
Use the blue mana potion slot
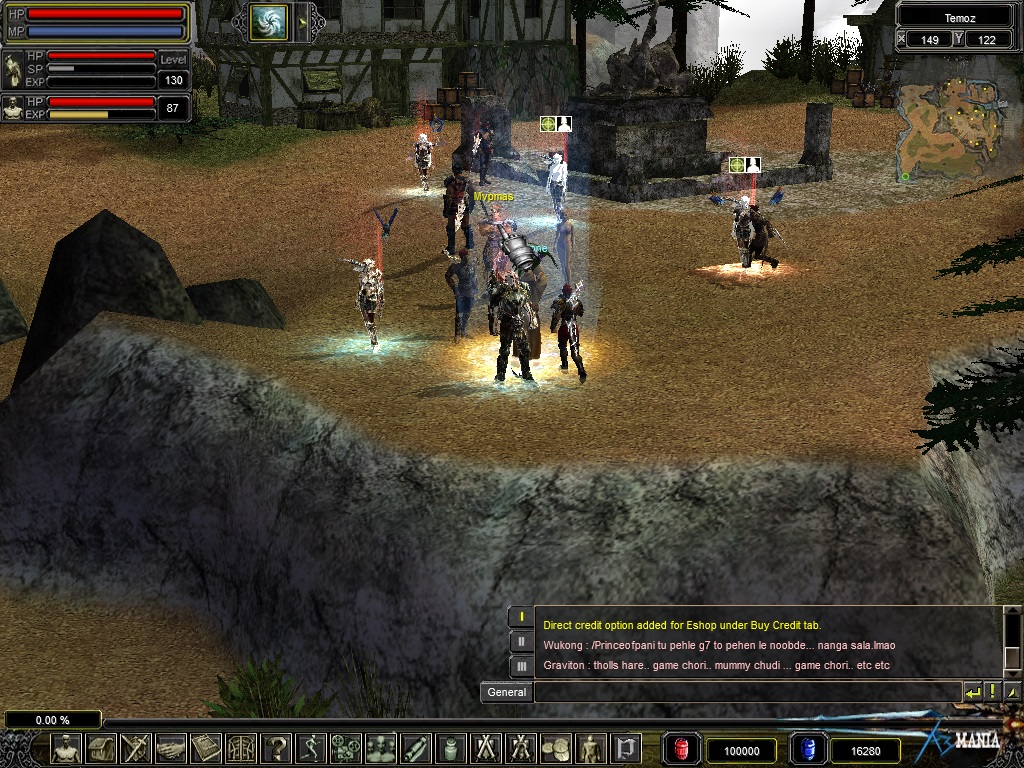[808, 749]
